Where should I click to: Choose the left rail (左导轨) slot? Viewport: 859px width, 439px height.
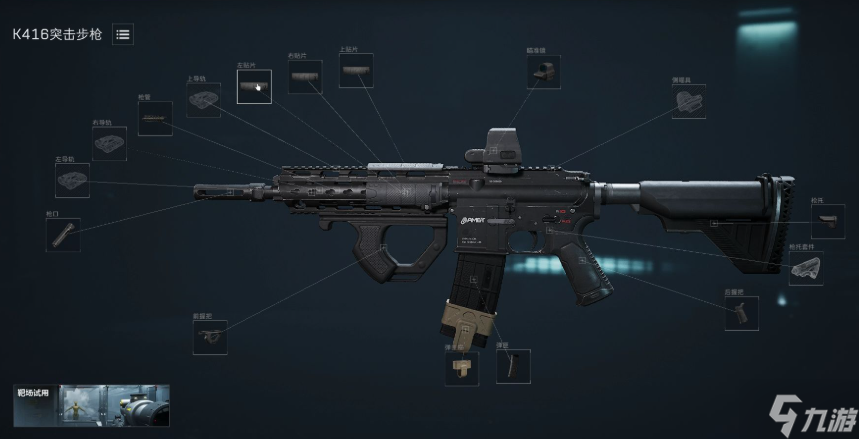(x=72, y=180)
